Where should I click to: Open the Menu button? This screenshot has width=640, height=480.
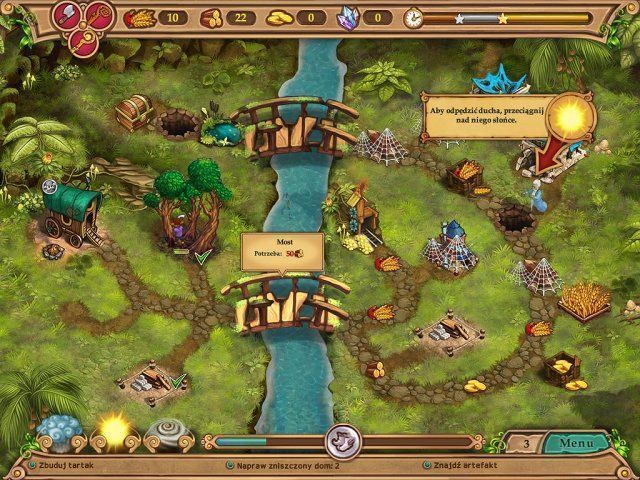point(576,443)
